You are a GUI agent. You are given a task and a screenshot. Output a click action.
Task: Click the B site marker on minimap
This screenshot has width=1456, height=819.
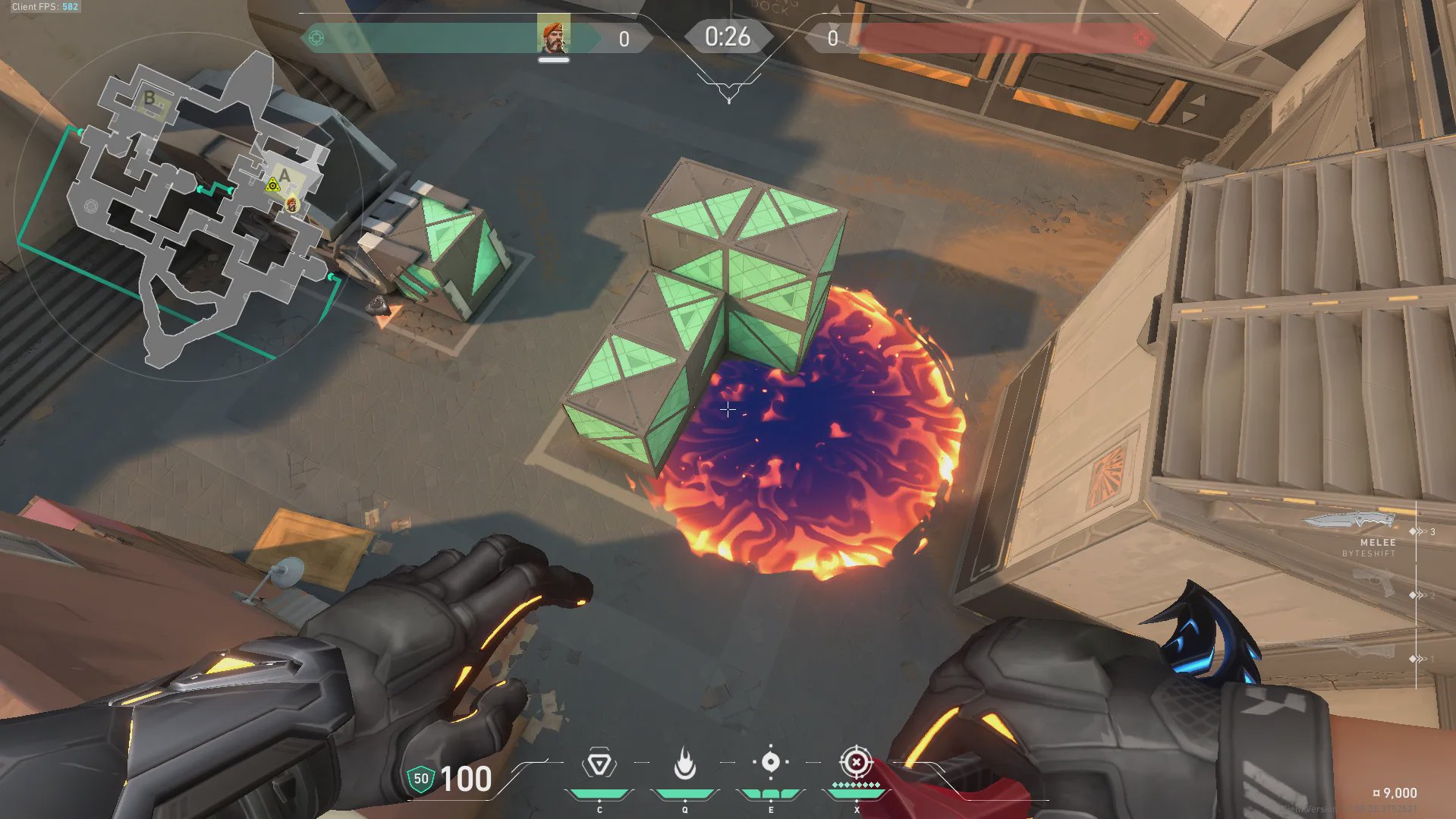150,99
